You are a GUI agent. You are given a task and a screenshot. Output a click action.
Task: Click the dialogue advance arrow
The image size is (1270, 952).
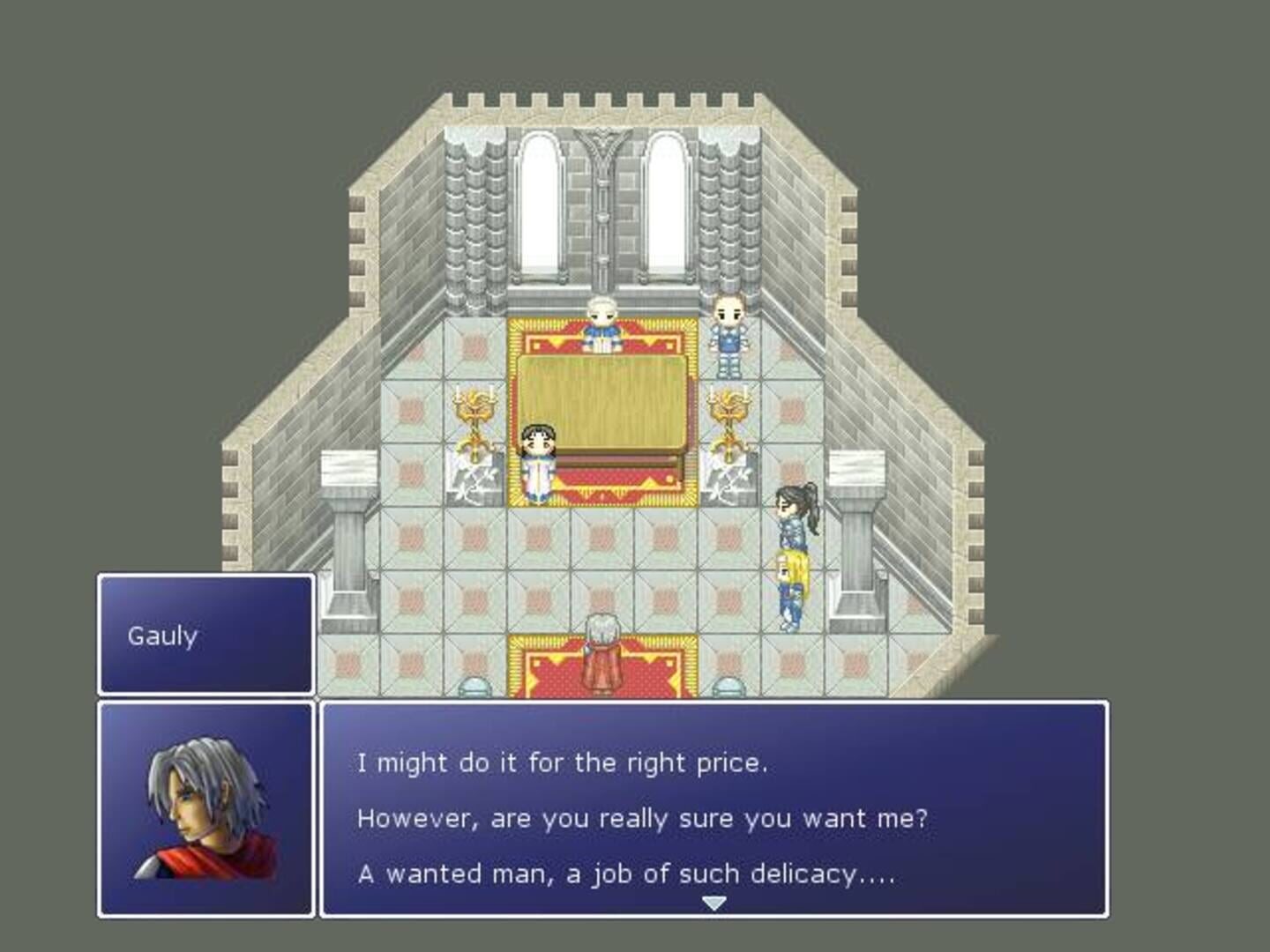pos(713,902)
